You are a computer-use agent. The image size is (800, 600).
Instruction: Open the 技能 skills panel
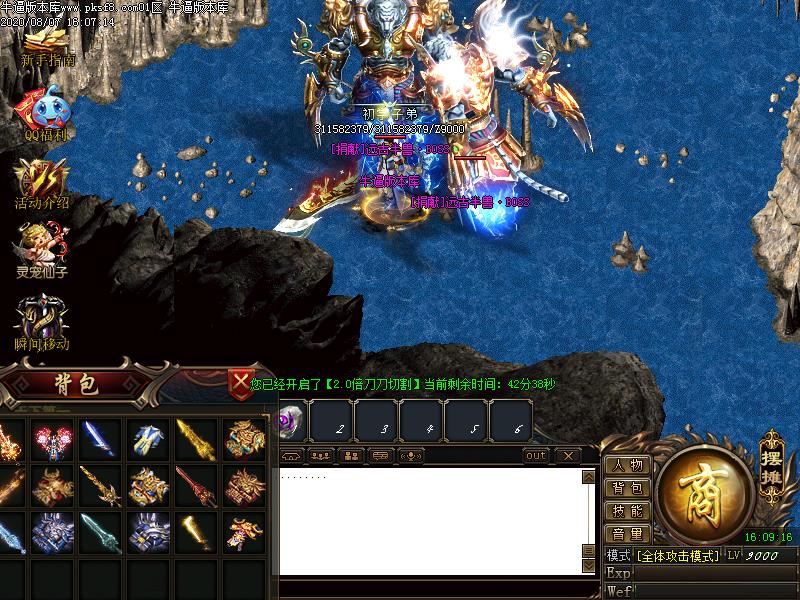(628, 511)
